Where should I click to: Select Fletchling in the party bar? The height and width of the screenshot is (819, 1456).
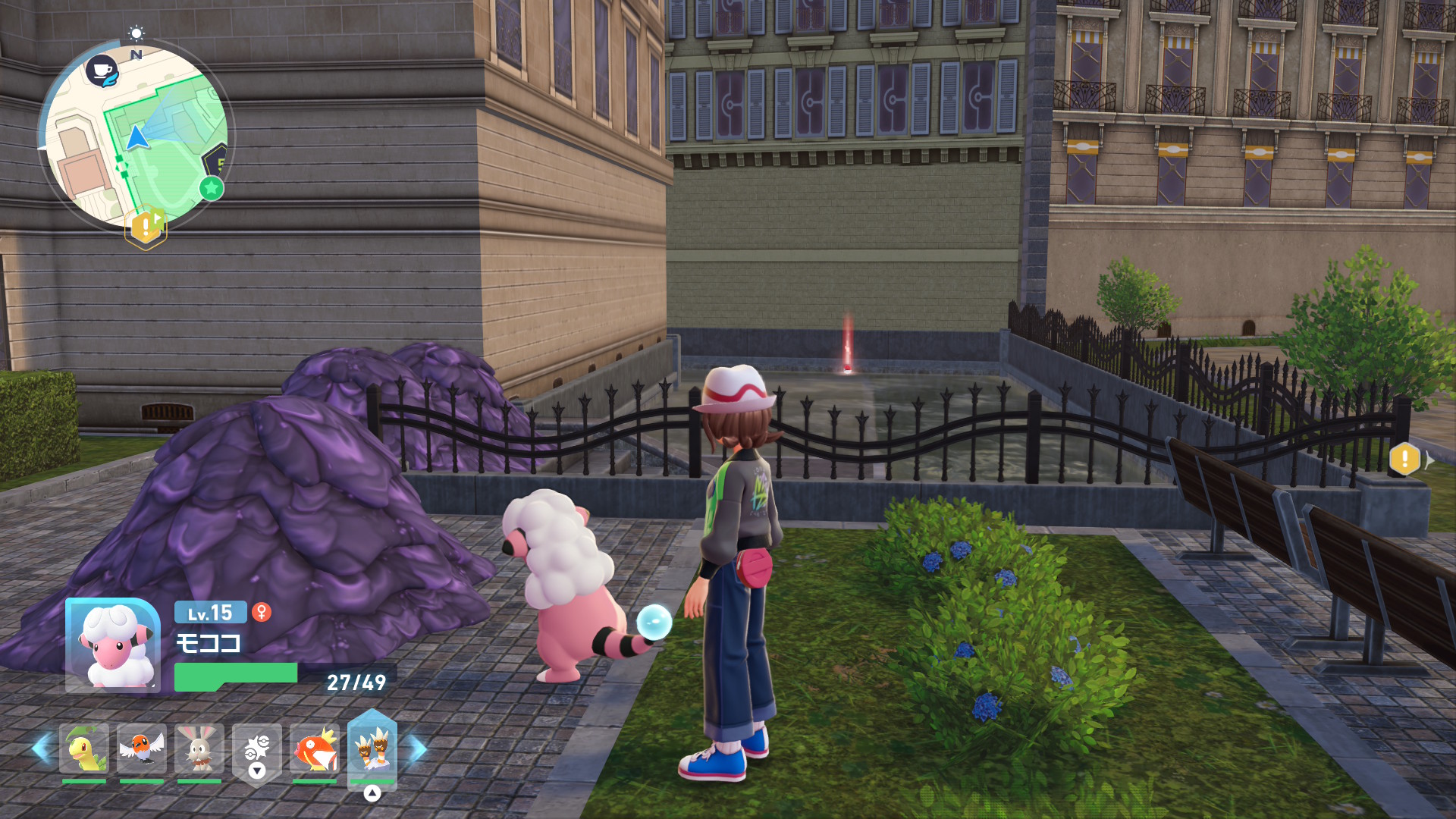(142, 749)
